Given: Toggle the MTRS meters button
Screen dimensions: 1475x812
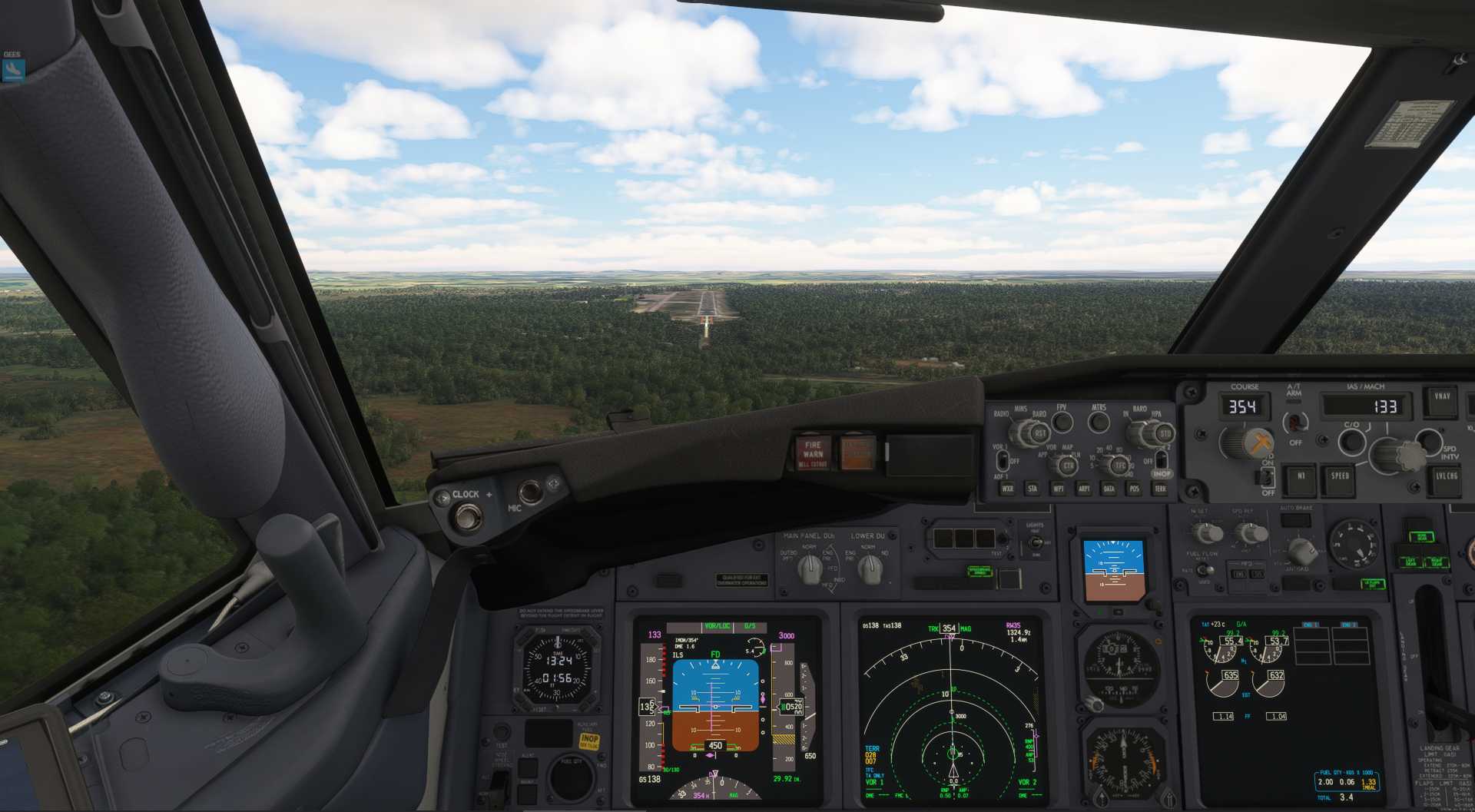Looking at the screenshot, I should [x=1099, y=422].
